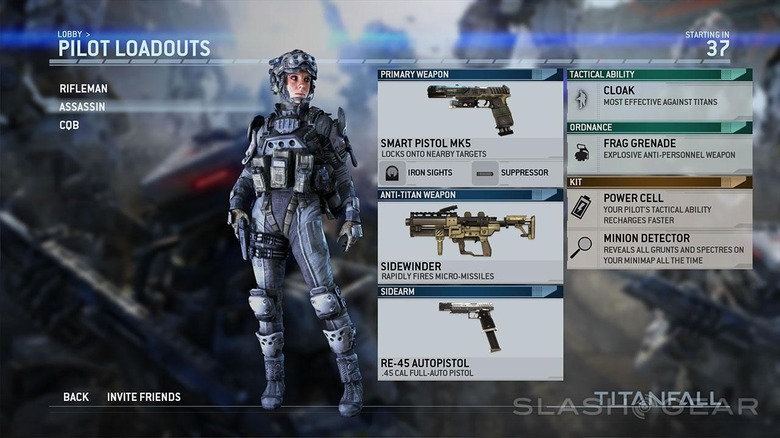
Task: Select the Sidewinder anti-titan weapon
Action: (x=470, y=242)
